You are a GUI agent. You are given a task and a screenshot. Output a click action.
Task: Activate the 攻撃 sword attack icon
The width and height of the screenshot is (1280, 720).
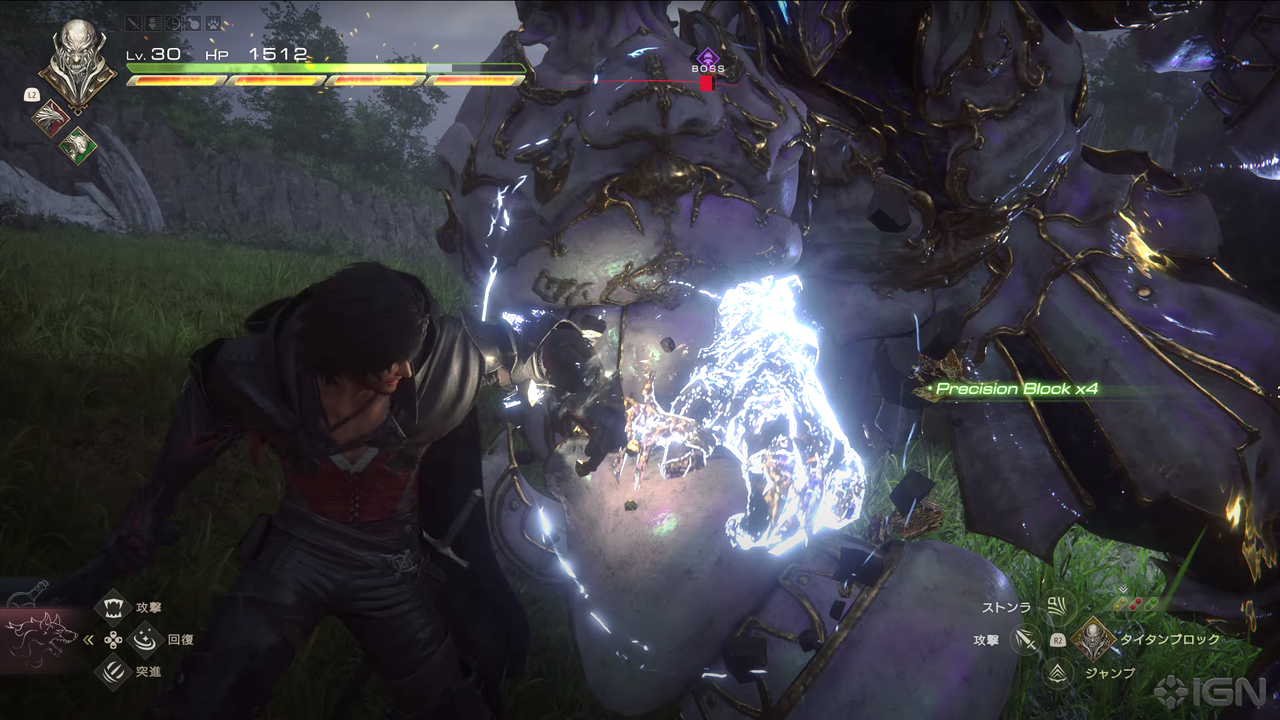pyautogui.click(x=1025, y=639)
